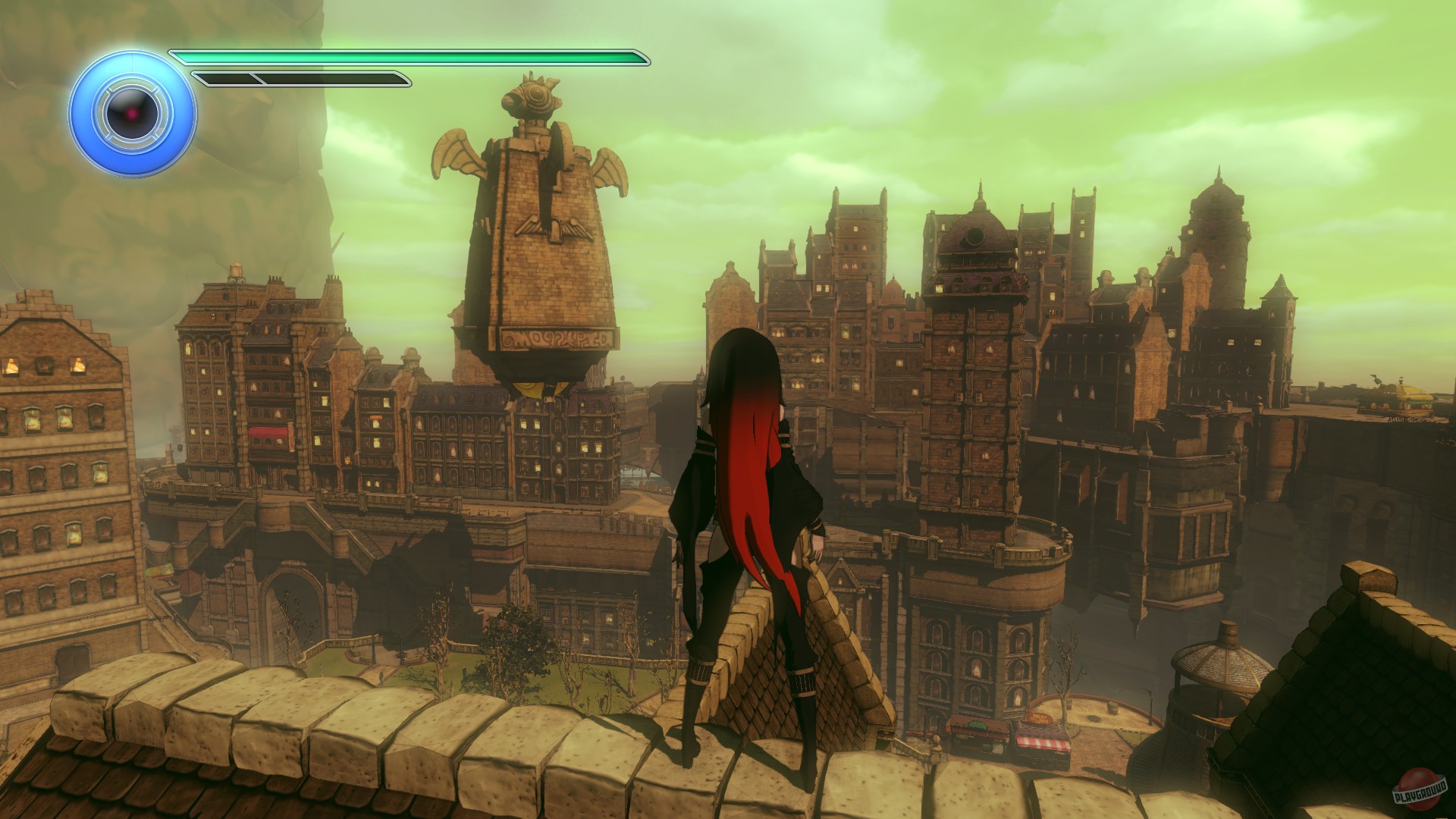Toggle the first special gauge segment
The image size is (1456, 819).
tap(224, 77)
